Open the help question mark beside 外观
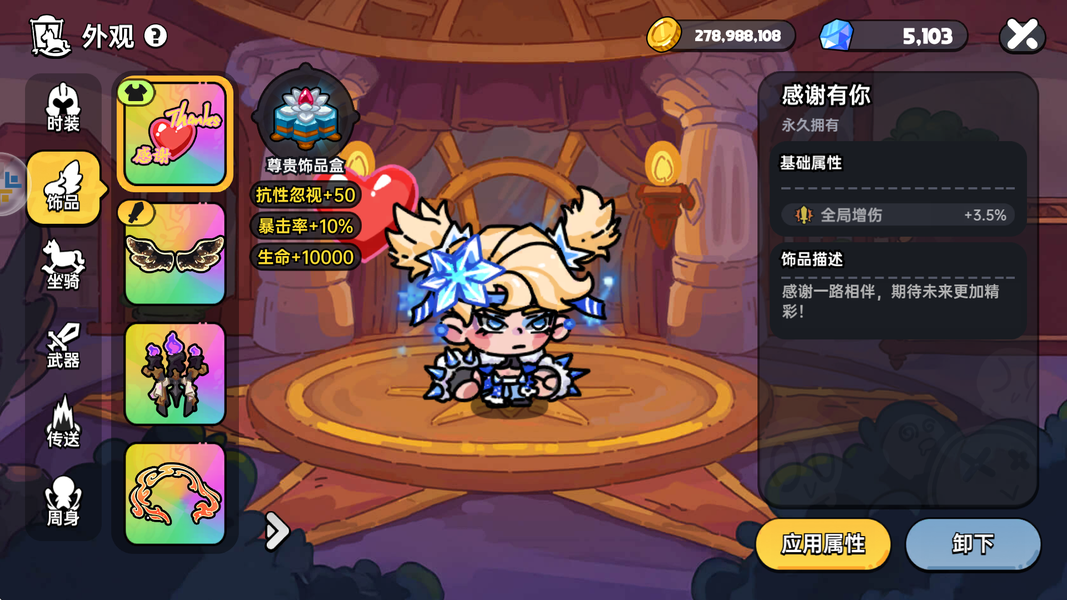The width and height of the screenshot is (1067, 600). (x=156, y=36)
